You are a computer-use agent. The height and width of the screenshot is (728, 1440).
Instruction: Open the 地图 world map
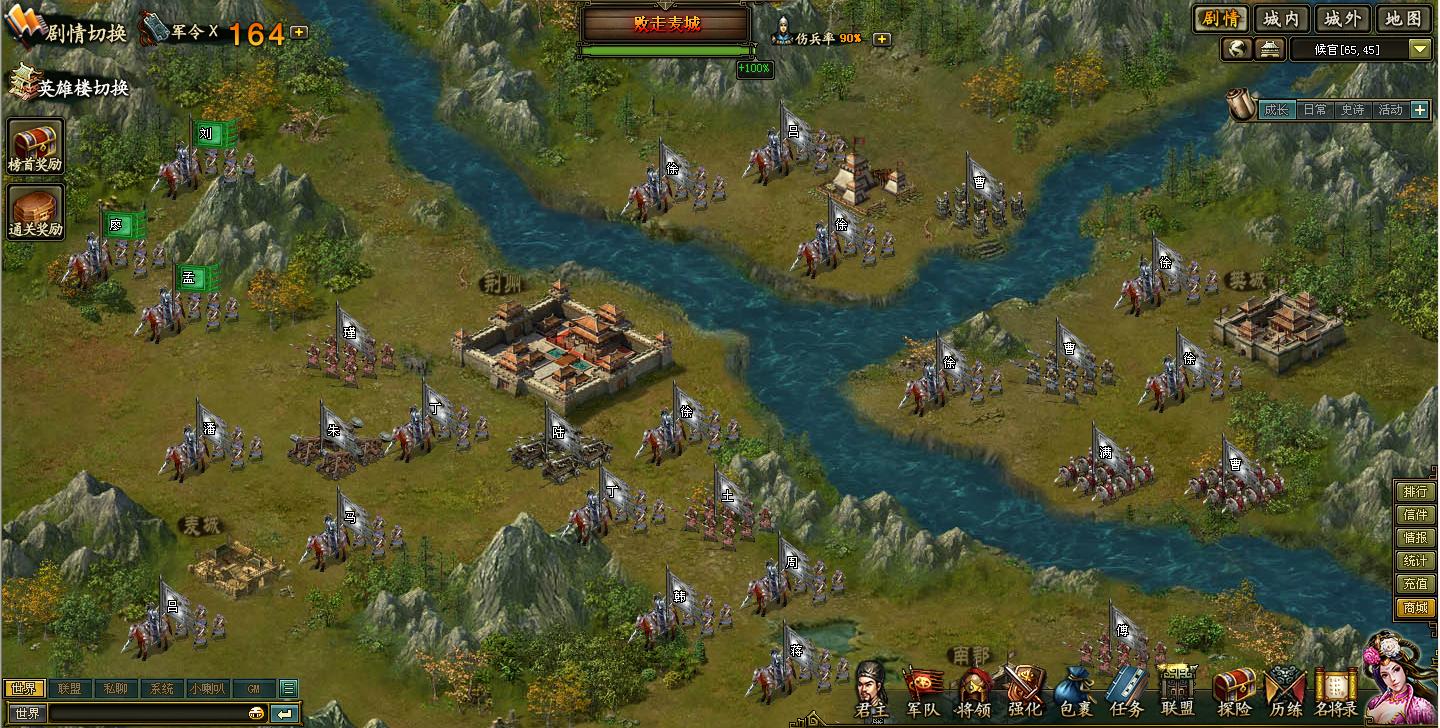(1401, 18)
